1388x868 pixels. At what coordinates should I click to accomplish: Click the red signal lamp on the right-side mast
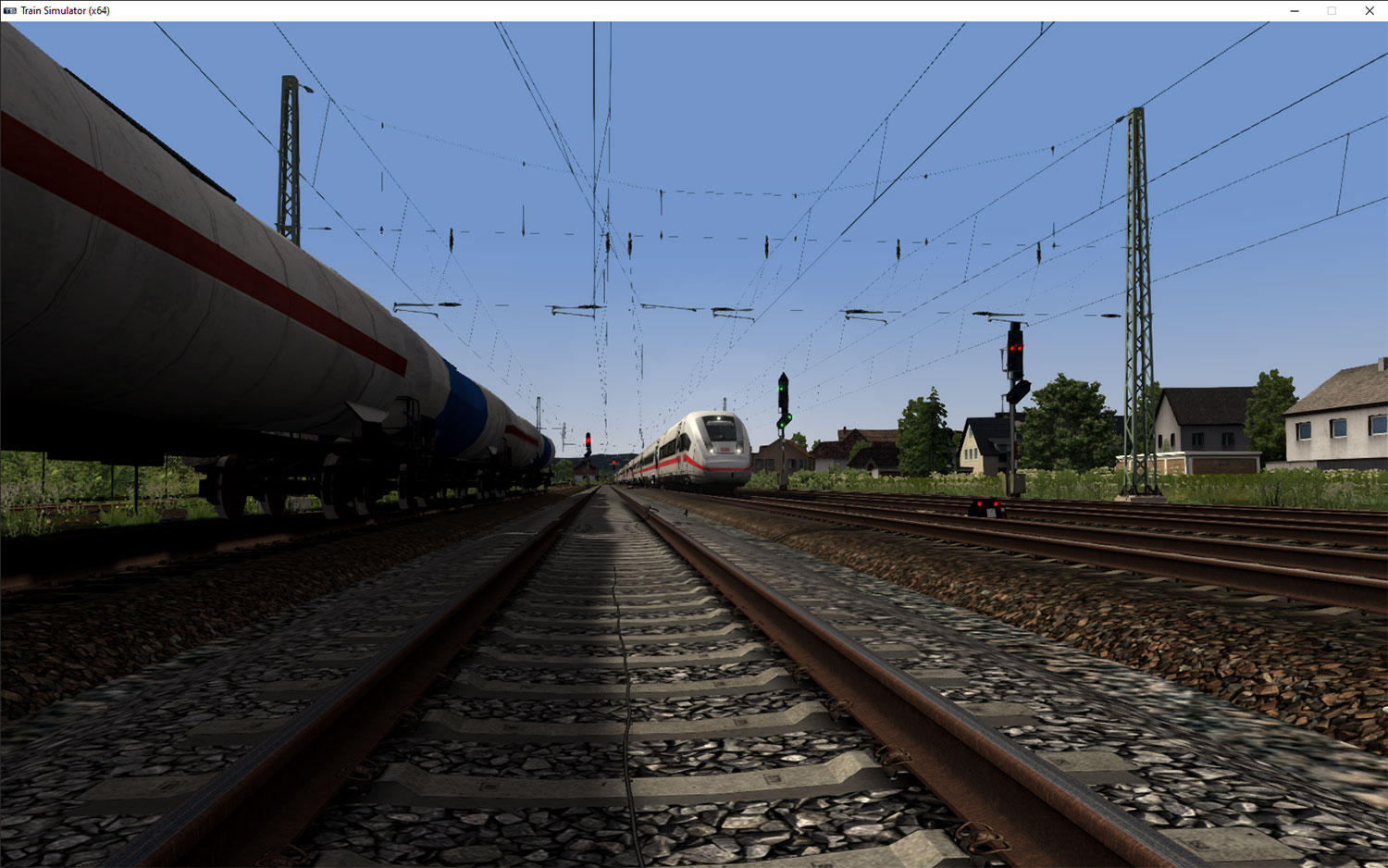(x=1016, y=348)
